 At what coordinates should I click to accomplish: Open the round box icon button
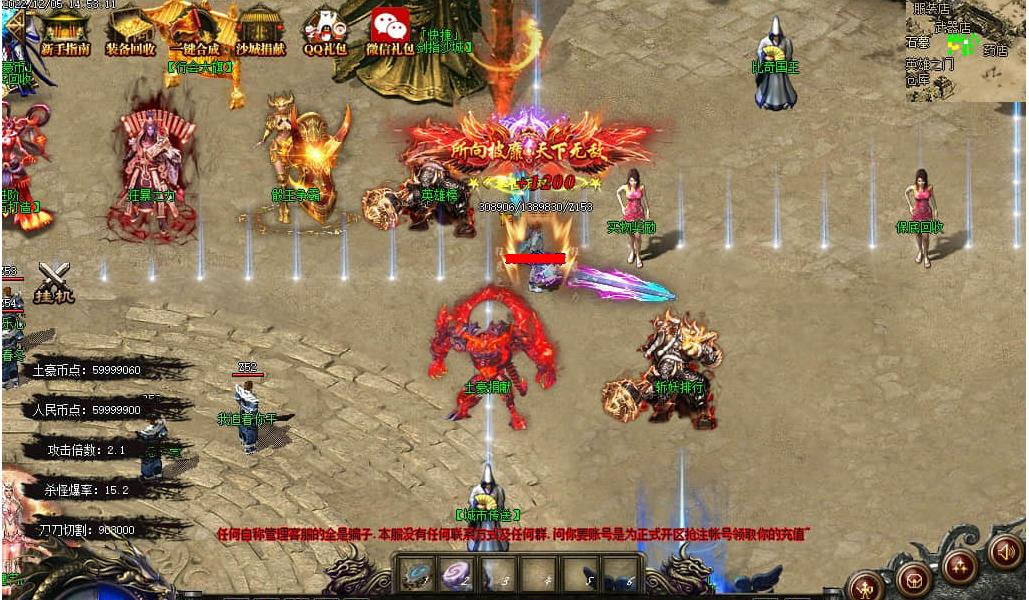pos(913,579)
